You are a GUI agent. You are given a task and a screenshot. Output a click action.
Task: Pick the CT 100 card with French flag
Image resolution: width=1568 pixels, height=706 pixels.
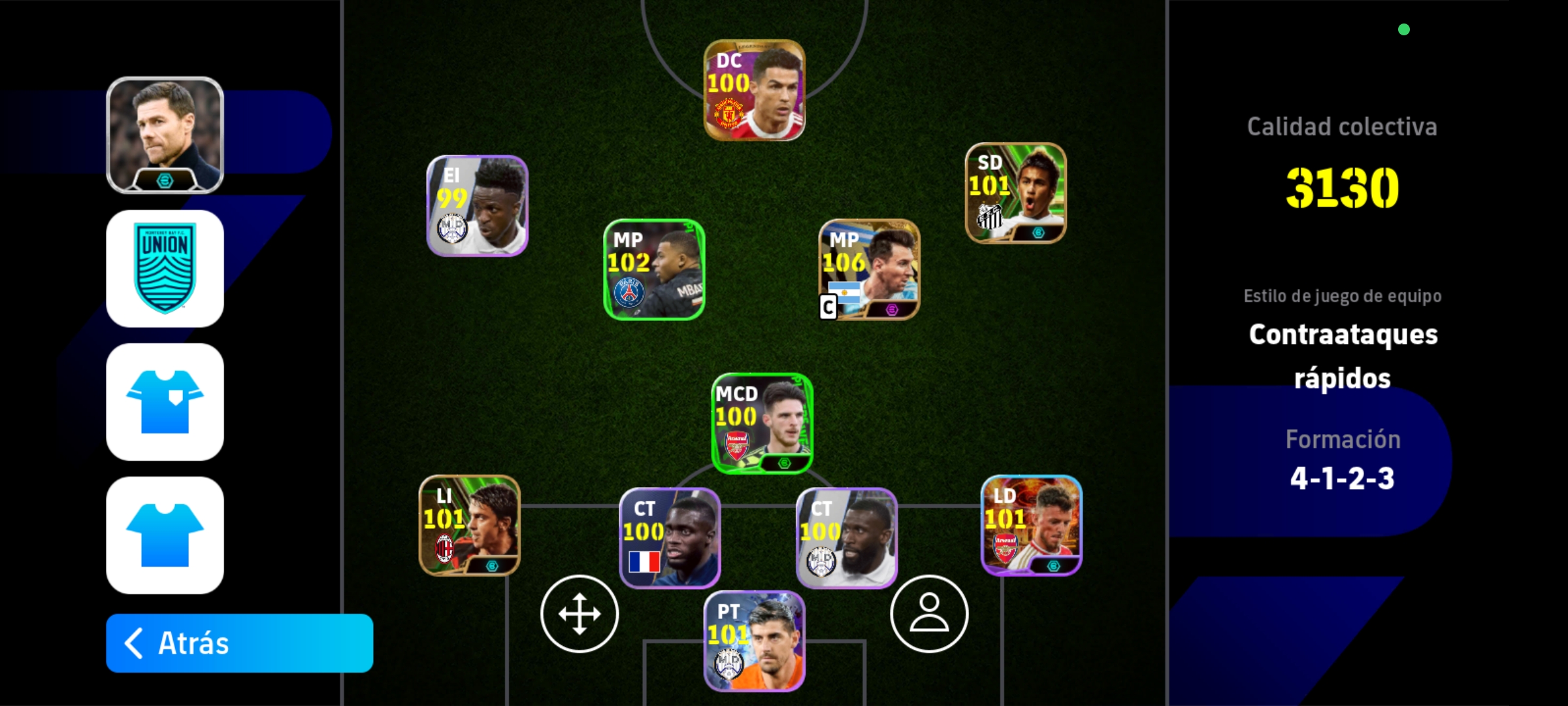670,538
